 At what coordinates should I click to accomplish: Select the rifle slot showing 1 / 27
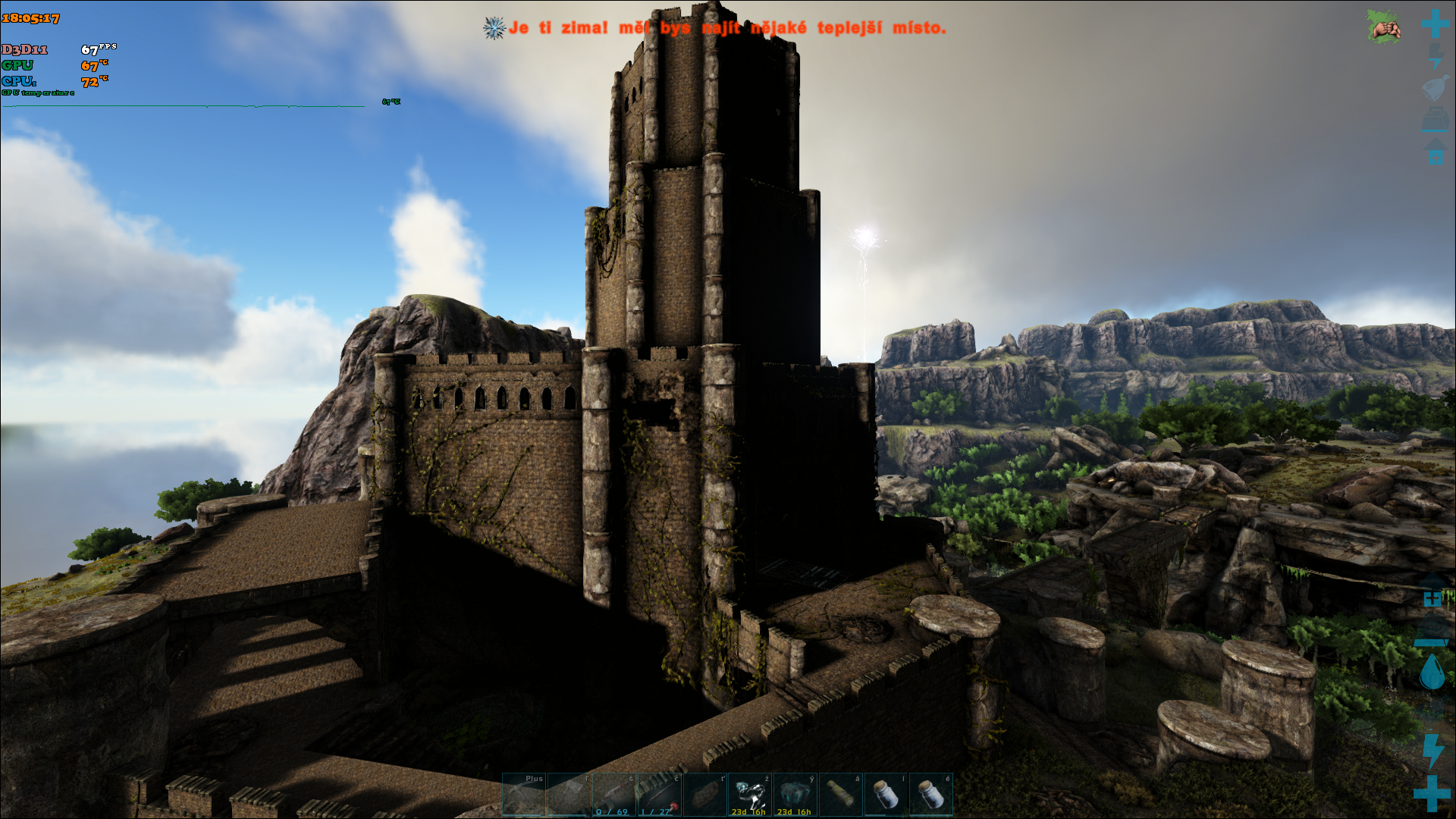click(x=659, y=795)
